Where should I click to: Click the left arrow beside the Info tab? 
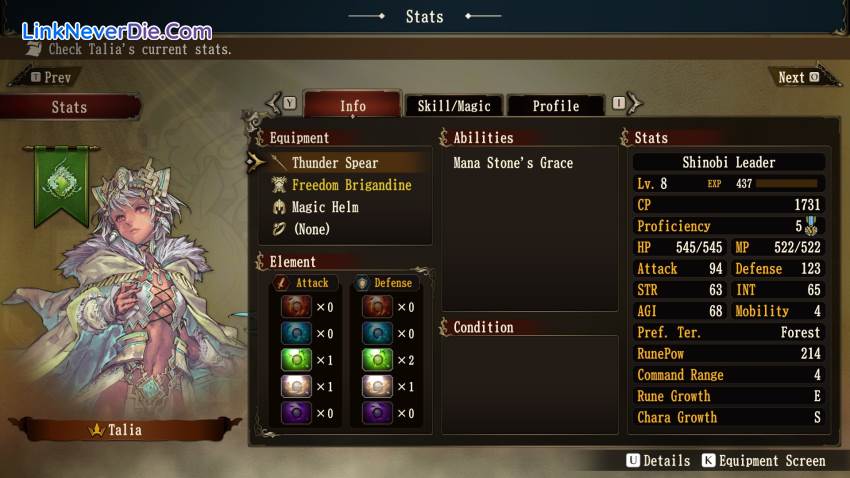point(272,102)
